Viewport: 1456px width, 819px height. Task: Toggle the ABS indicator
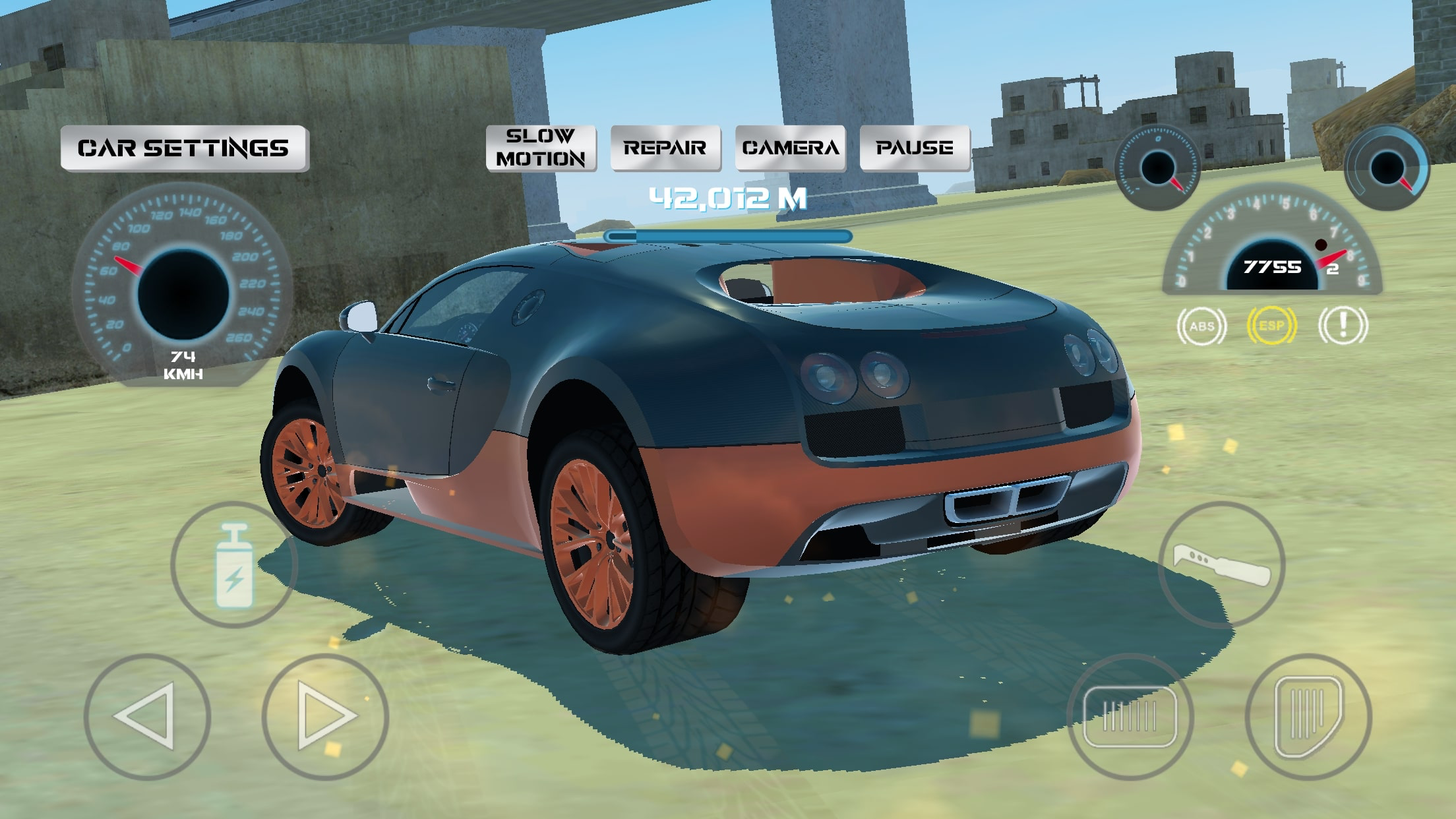pyautogui.click(x=1201, y=326)
